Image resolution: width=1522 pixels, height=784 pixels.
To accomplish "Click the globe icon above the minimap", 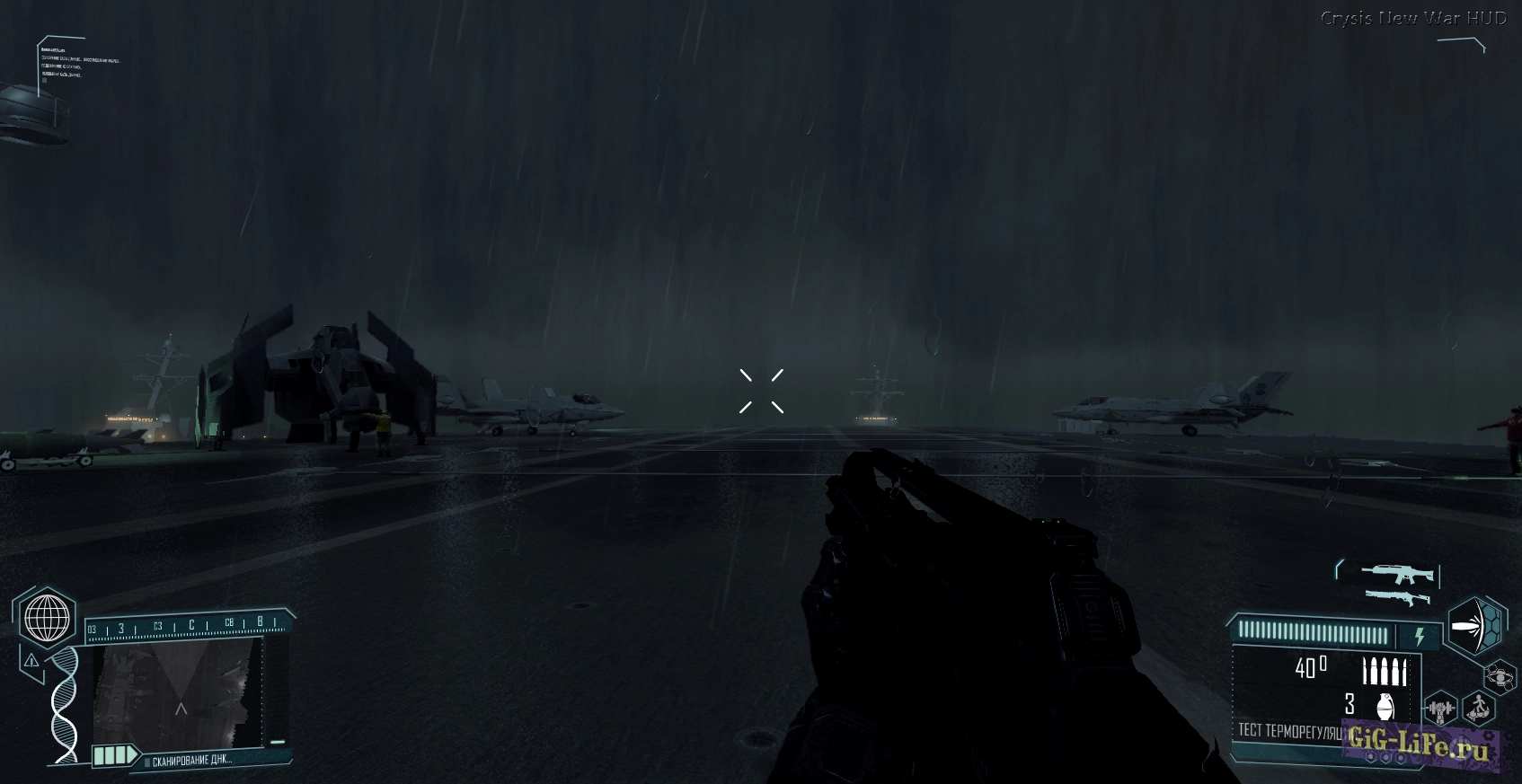I will click(46, 618).
